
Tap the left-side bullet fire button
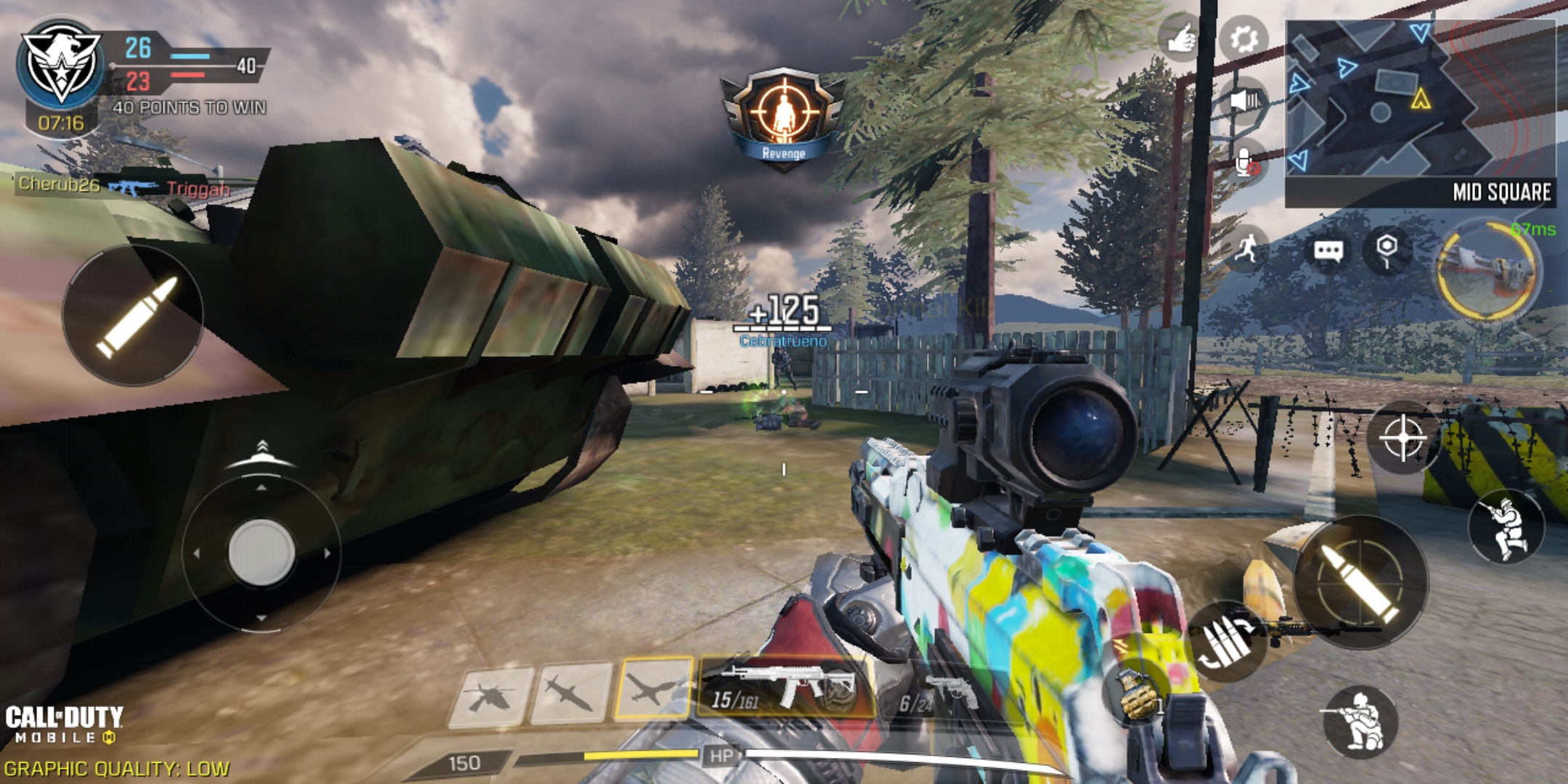(x=133, y=316)
